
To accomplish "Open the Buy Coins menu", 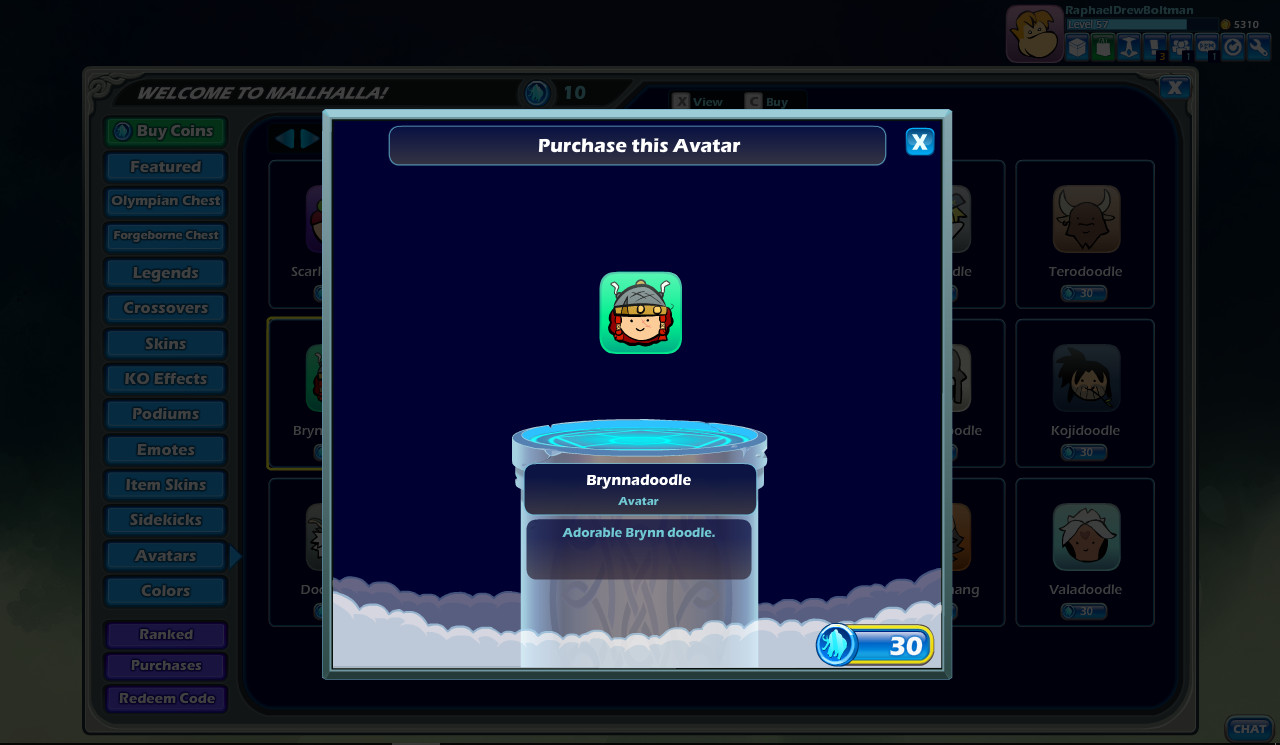I will click(x=165, y=131).
